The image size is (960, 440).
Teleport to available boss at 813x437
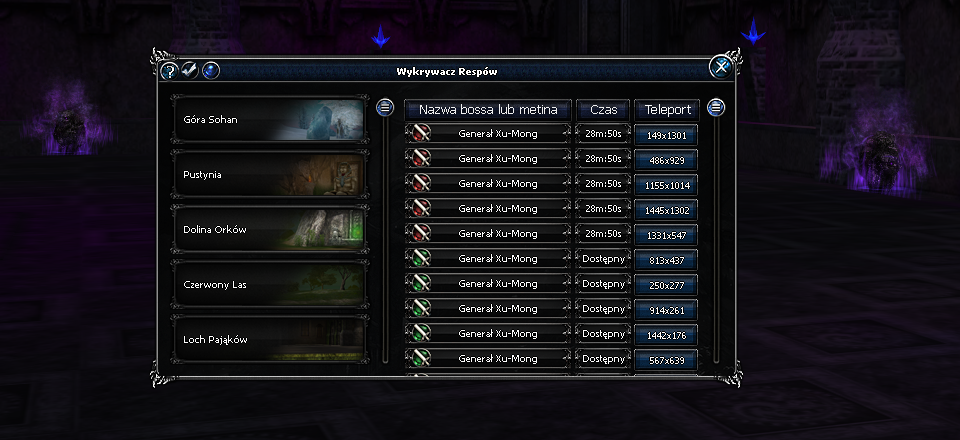pos(666,260)
